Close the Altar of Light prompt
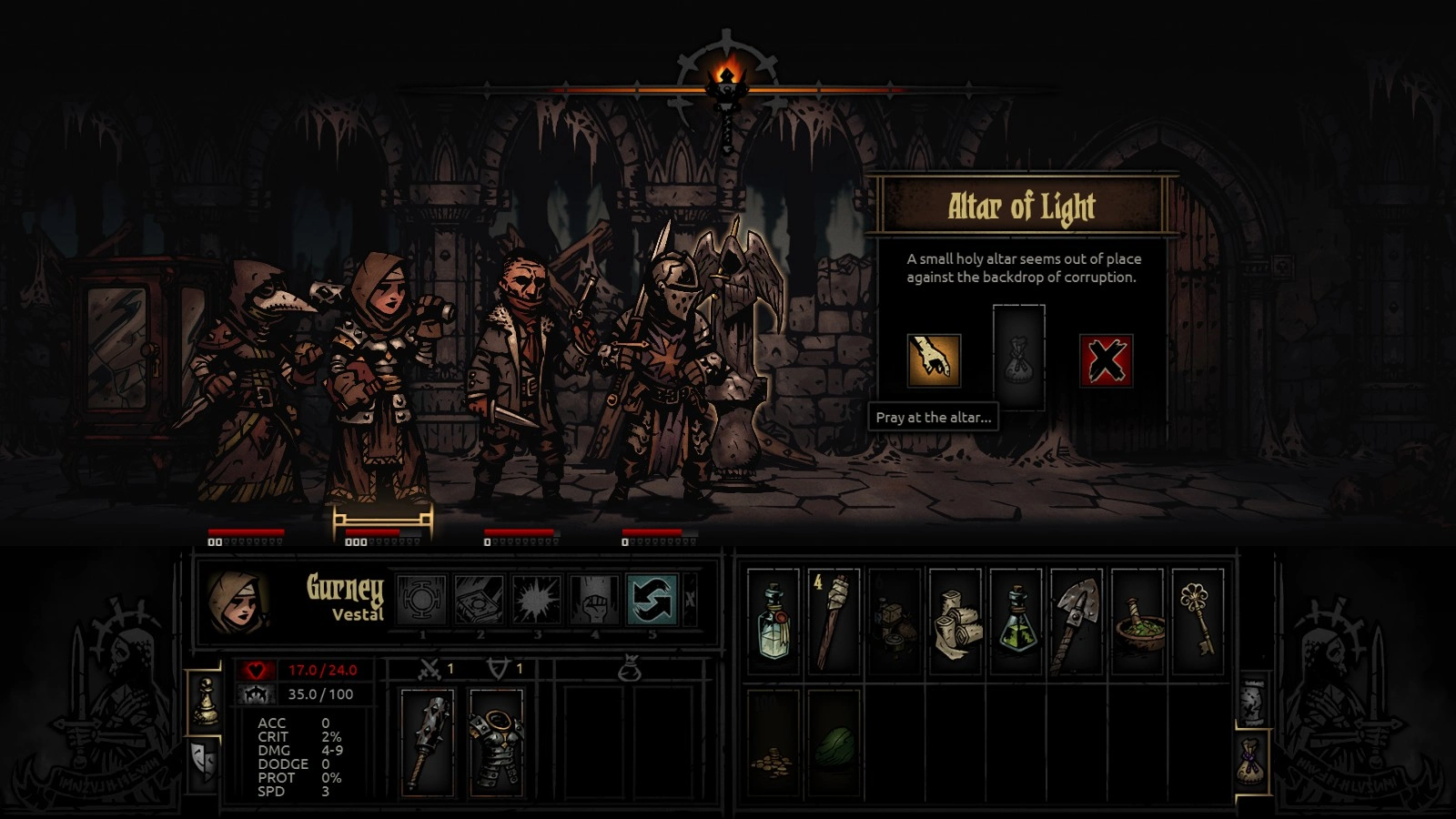The width and height of the screenshot is (1456, 819). (1106, 360)
